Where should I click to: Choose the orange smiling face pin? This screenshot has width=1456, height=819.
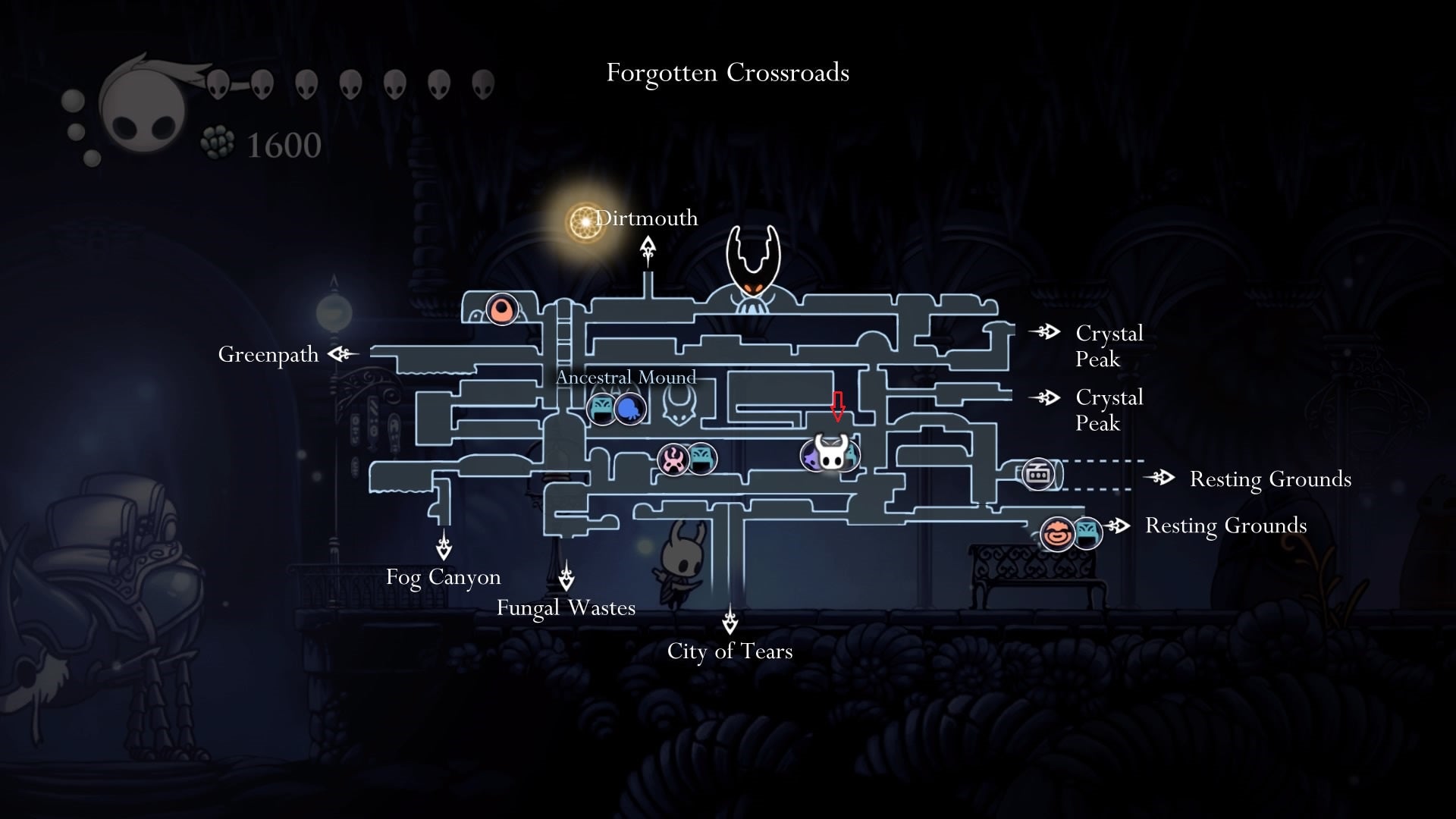pos(1057,533)
